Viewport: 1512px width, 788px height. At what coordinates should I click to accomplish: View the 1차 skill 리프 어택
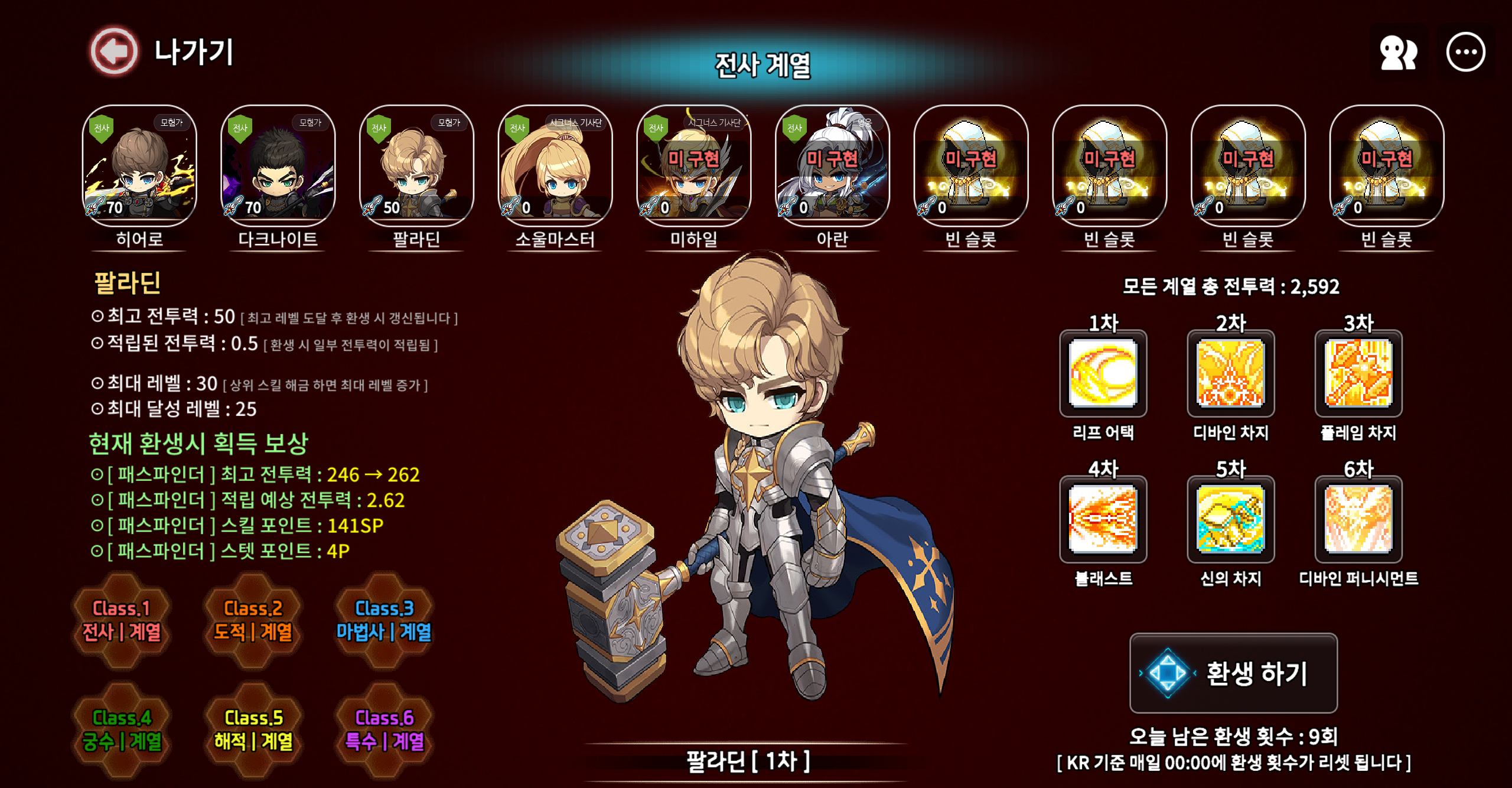coord(1103,374)
